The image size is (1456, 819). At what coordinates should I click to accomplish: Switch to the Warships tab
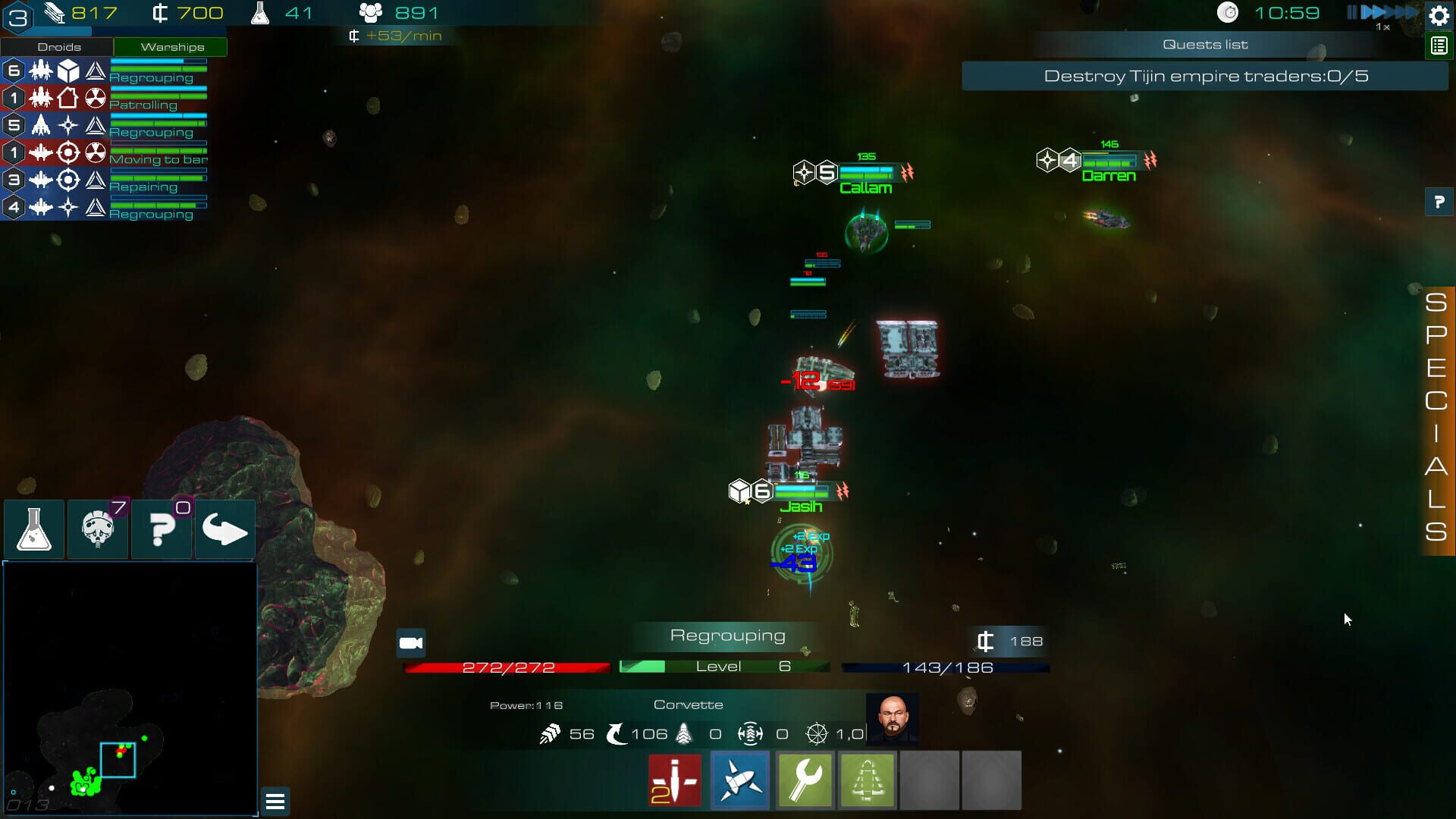[170, 46]
